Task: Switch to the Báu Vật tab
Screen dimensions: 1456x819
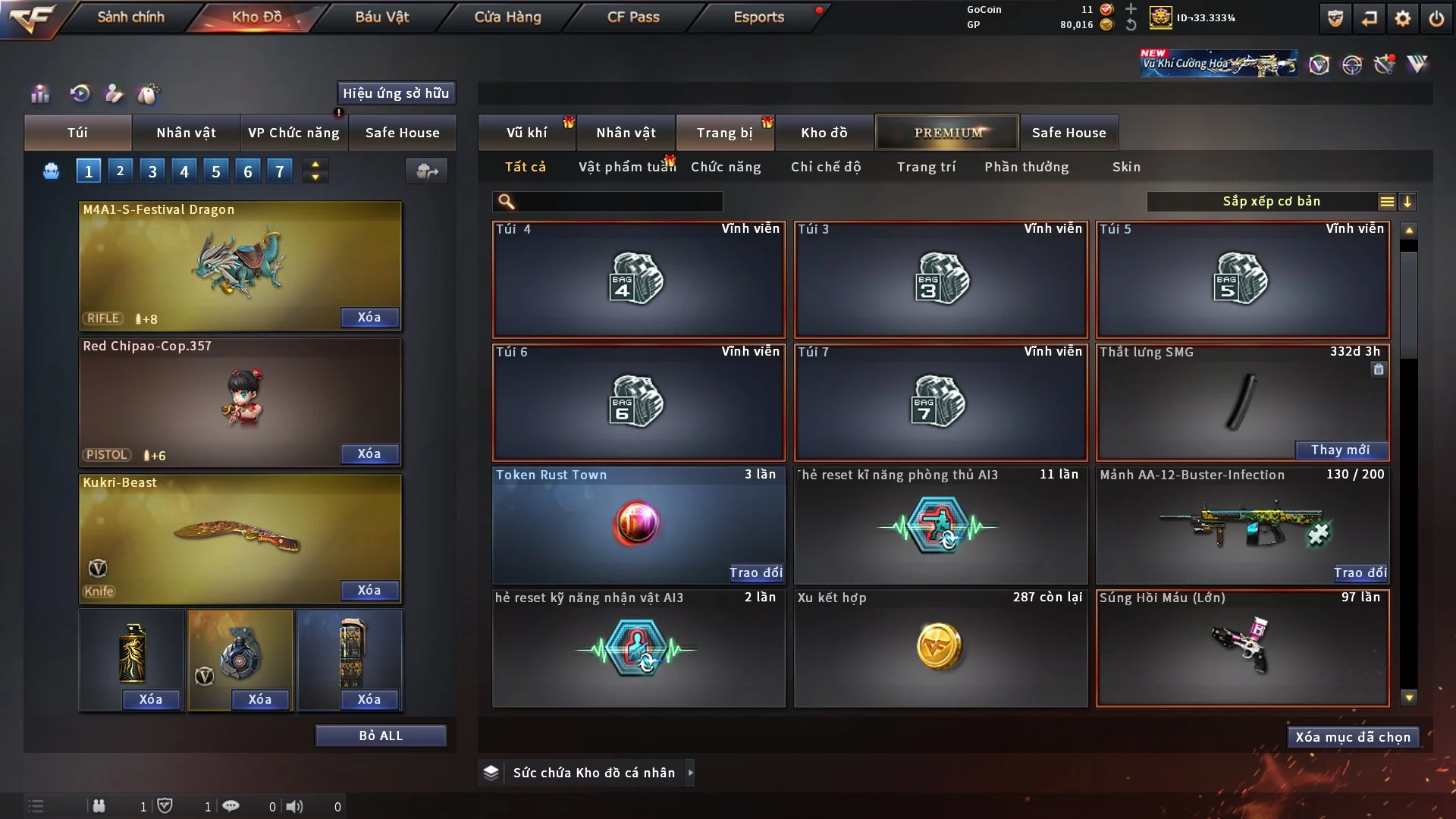Action: point(381,17)
